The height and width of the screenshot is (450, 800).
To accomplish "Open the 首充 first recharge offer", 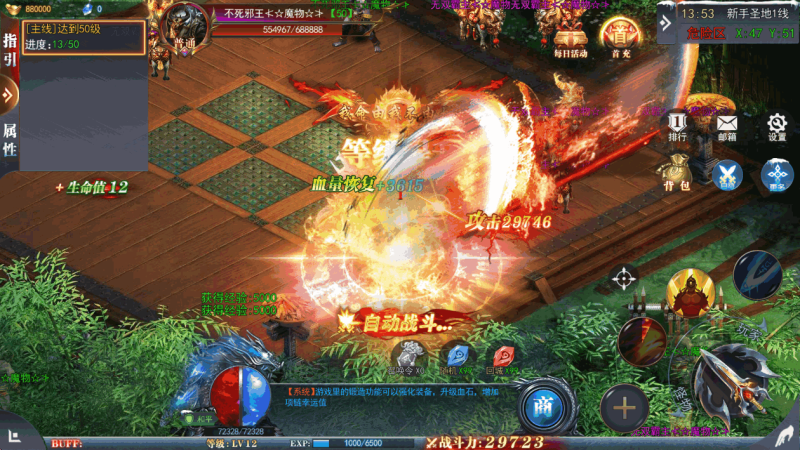I will click(617, 38).
